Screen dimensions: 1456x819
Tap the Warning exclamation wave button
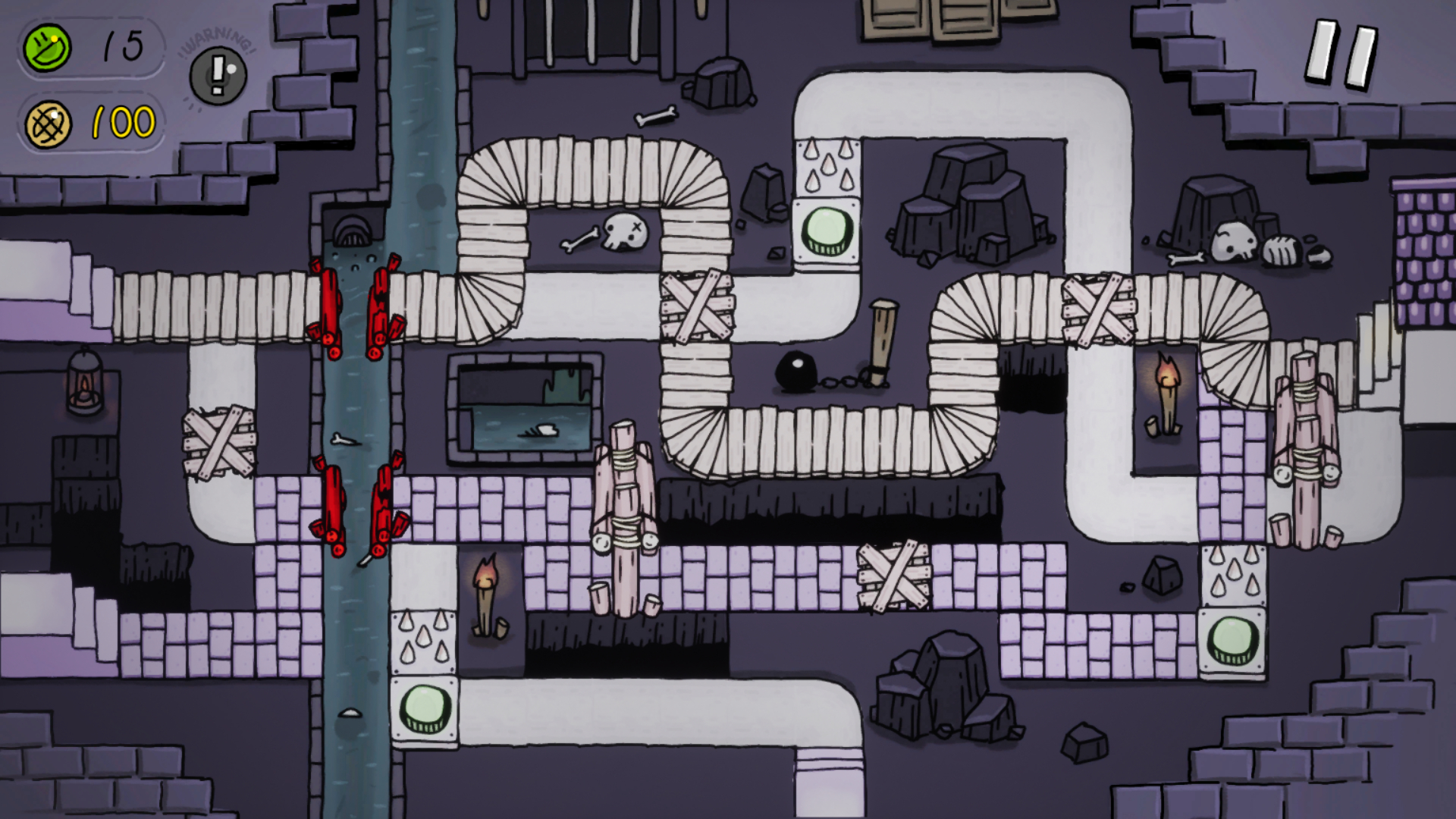tap(218, 74)
